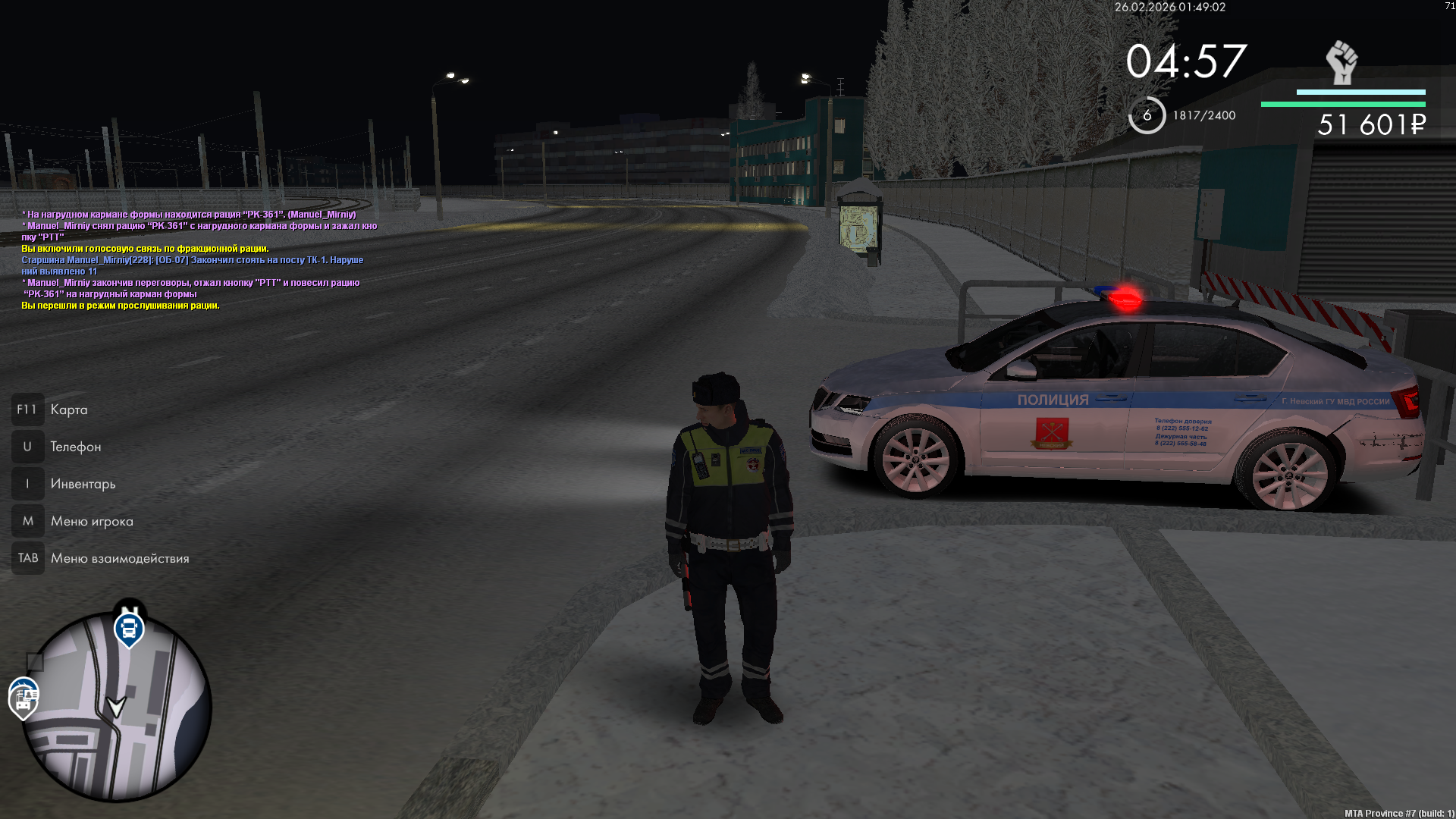Click the white marker on the minimap's left edge
The width and height of the screenshot is (1456, 819).
(x=24, y=698)
